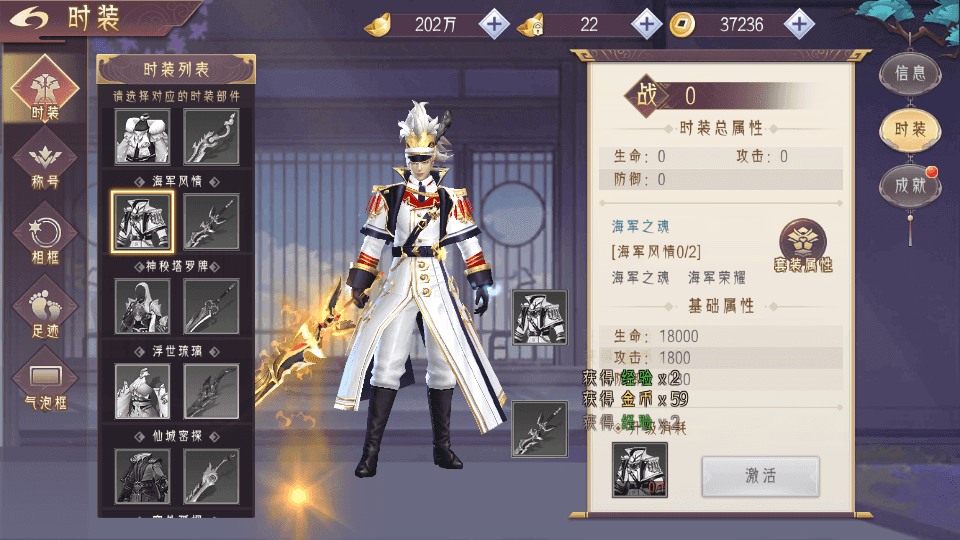The width and height of the screenshot is (960, 540).
Task: Open the 成就 achievements tab
Action: pyautogui.click(x=910, y=185)
